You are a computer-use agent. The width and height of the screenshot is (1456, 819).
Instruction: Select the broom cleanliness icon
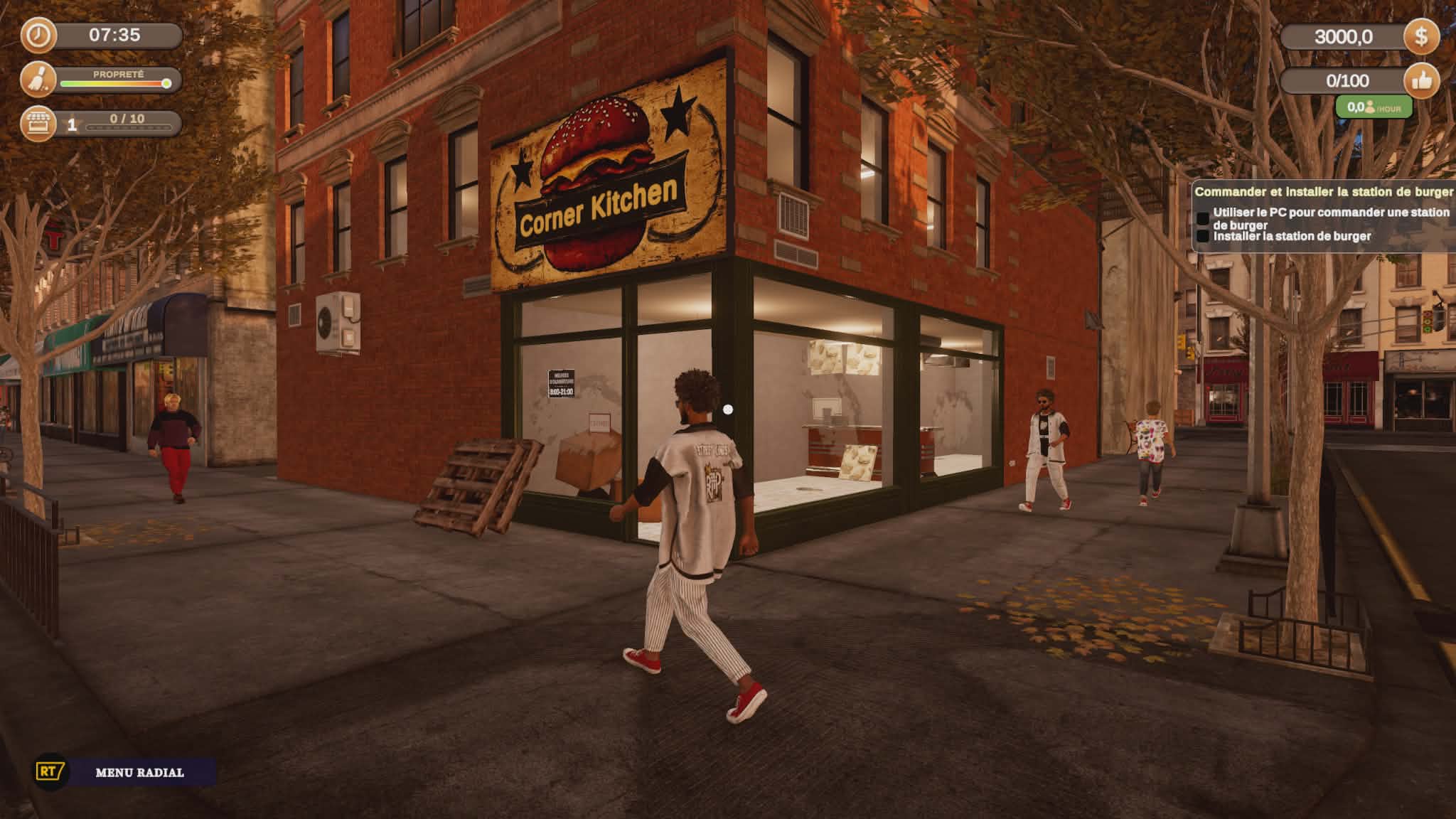[38, 79]
